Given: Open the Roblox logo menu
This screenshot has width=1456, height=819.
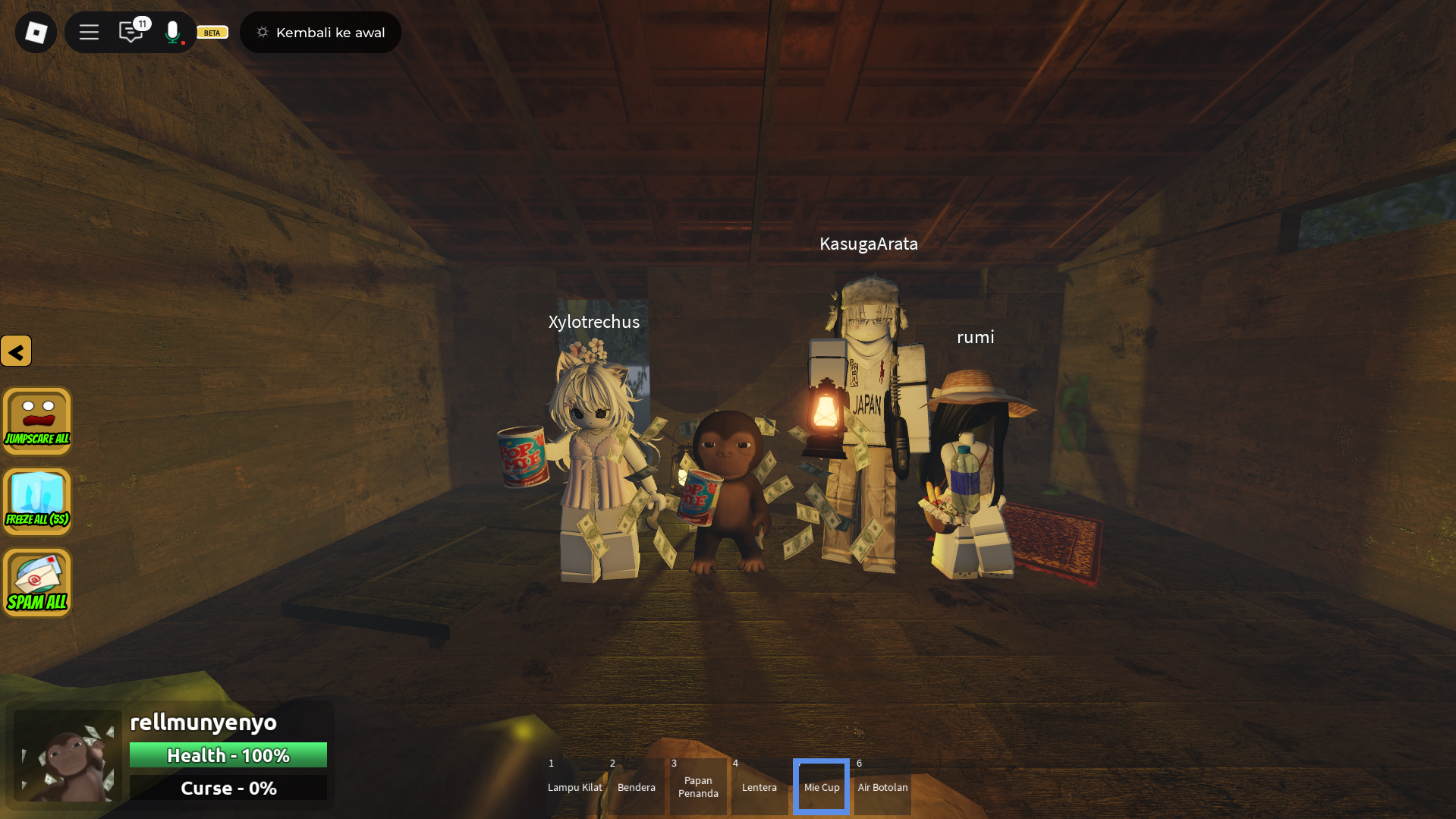Looking at the screenshot, I should click(x=36, y=33).
